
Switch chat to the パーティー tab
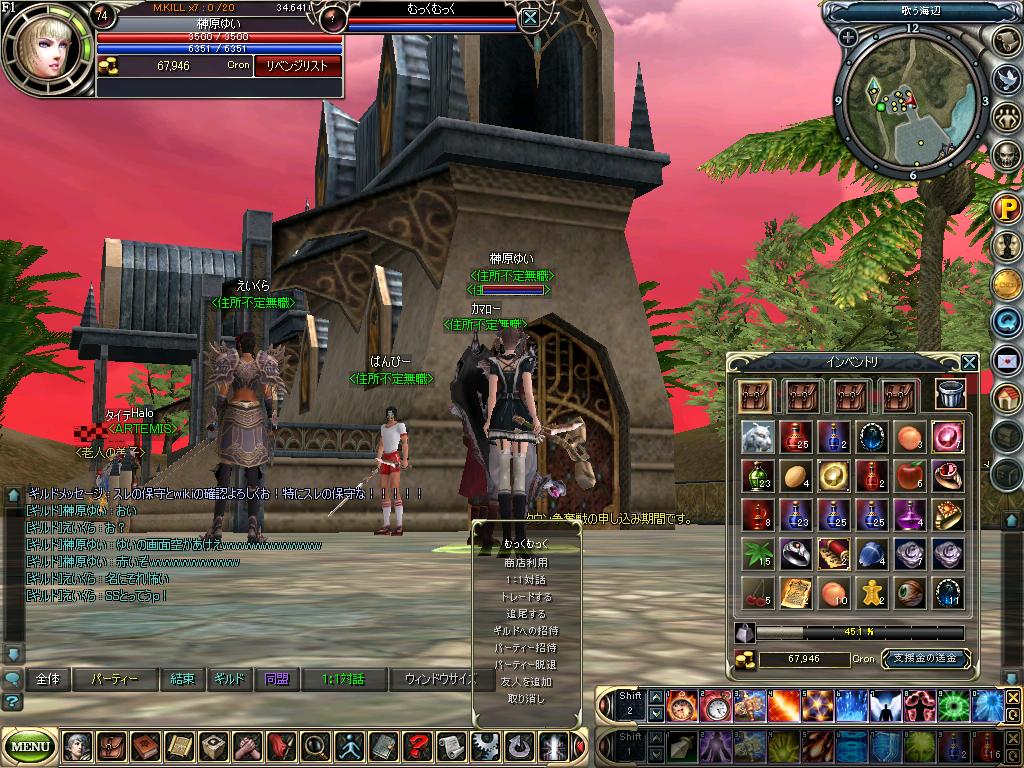click(x=115, y=679)
